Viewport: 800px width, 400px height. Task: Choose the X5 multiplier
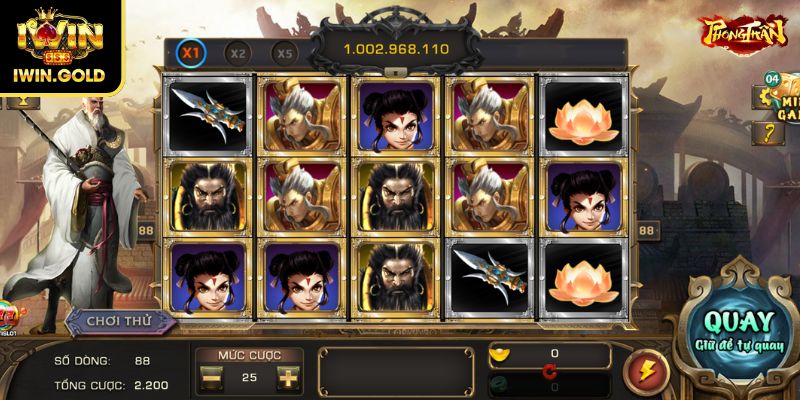(285, 53)
